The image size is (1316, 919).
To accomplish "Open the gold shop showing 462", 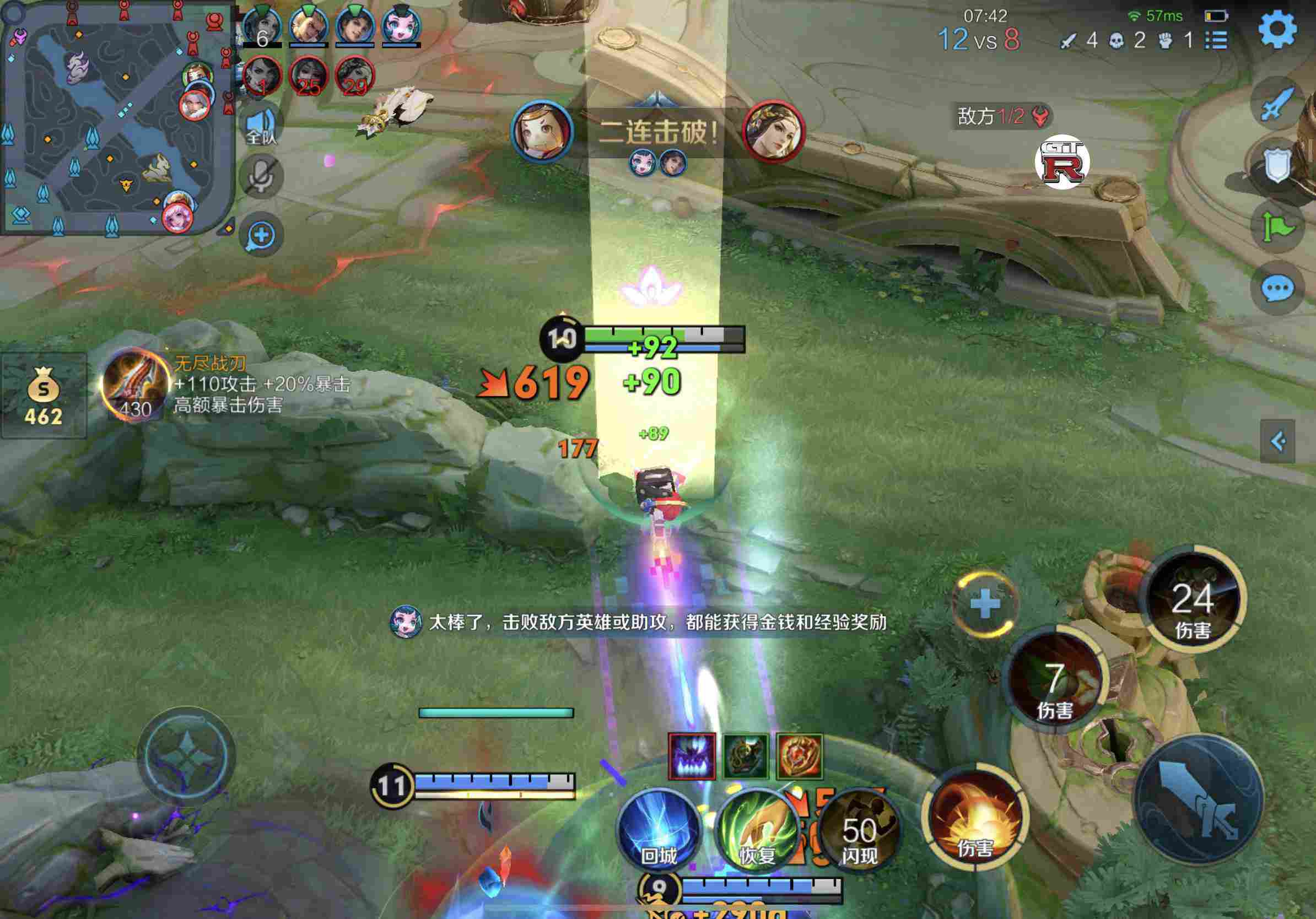I will point(43,396).
